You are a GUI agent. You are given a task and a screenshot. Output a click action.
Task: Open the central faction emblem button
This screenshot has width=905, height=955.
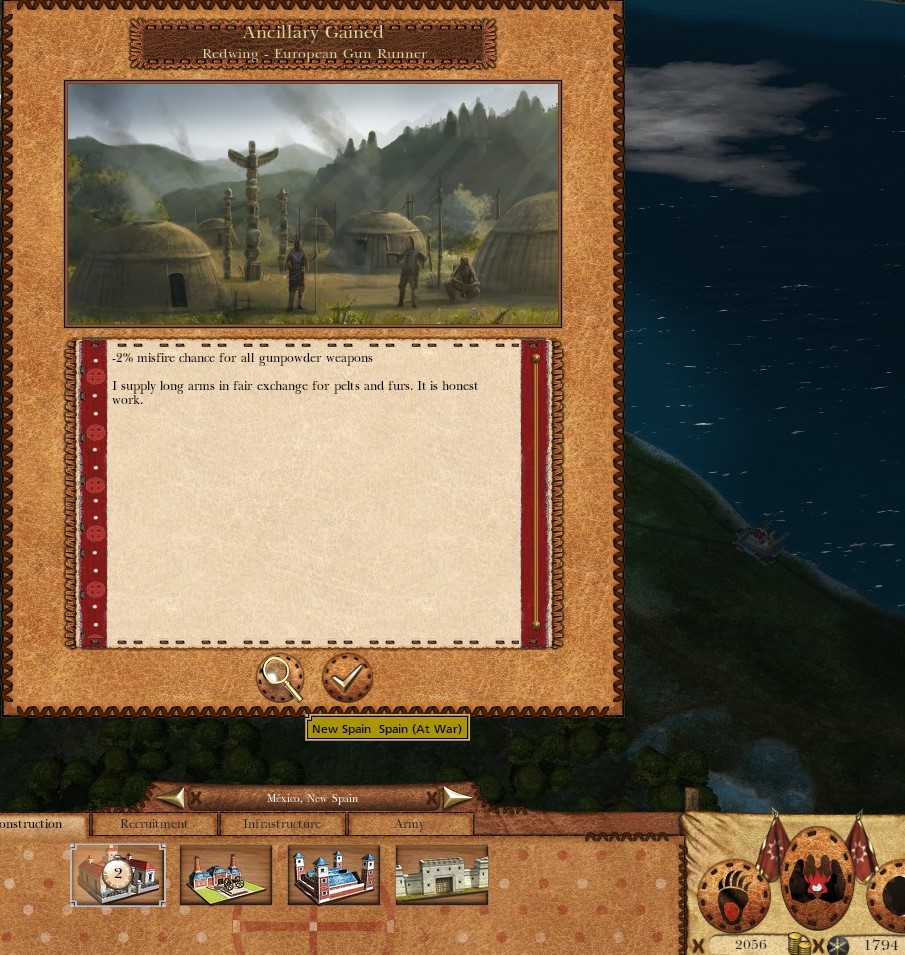pyautogui.click(x=817, y=880)
